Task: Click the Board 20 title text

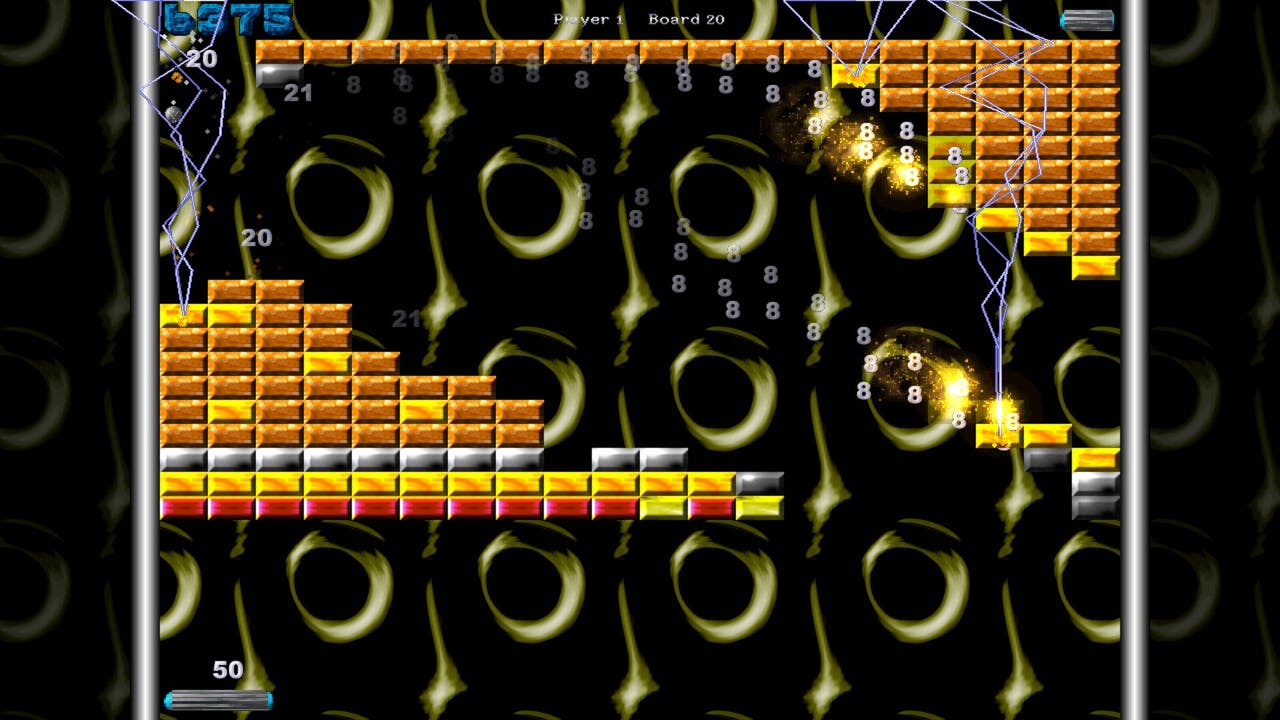Action: click(x=687, y=18)
